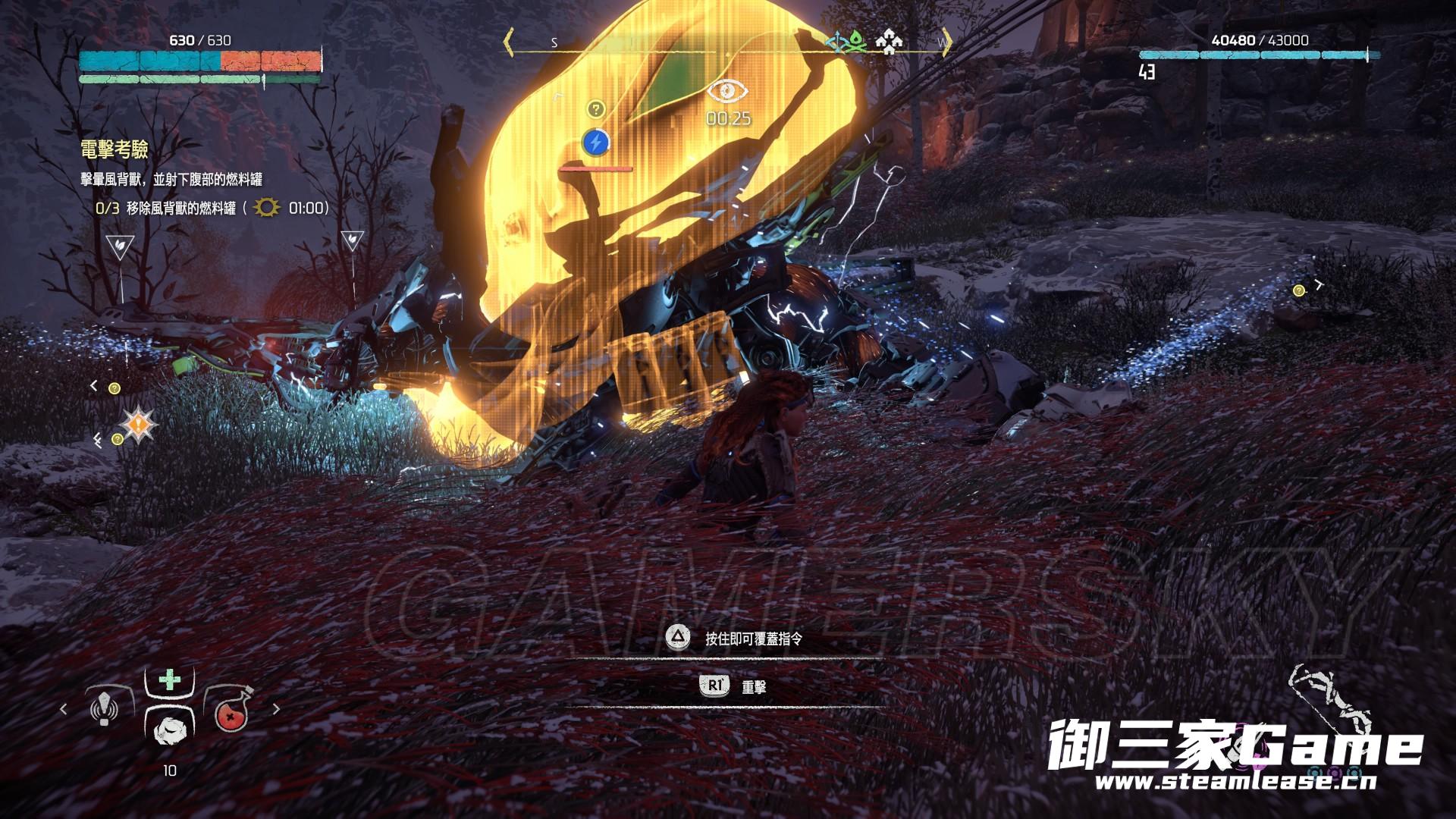Open the 電擊考驗 quest tracker
Screen dimensions: 1456x819
click(114, 149)
